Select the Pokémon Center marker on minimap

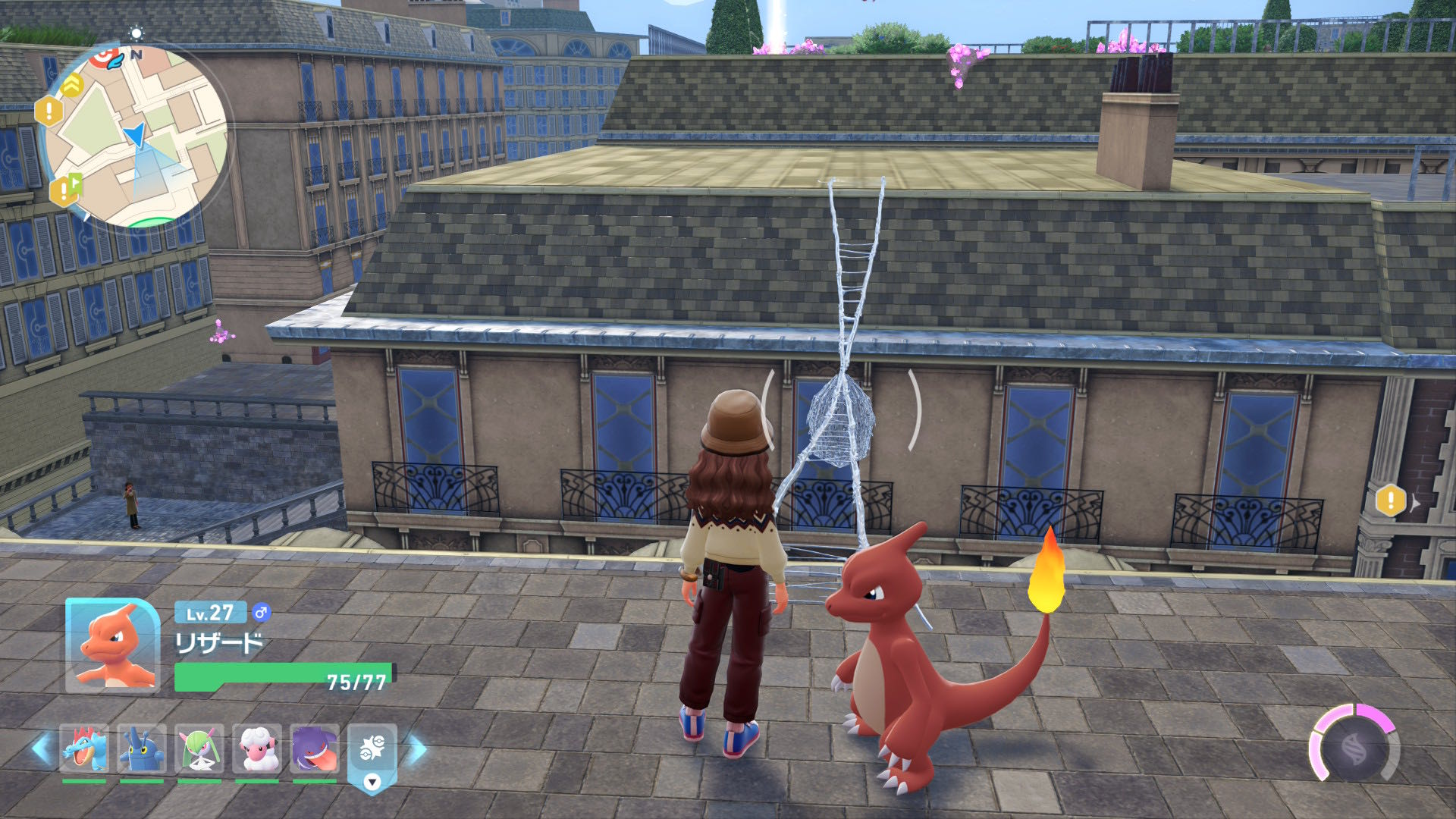click(x=105, y=56)
